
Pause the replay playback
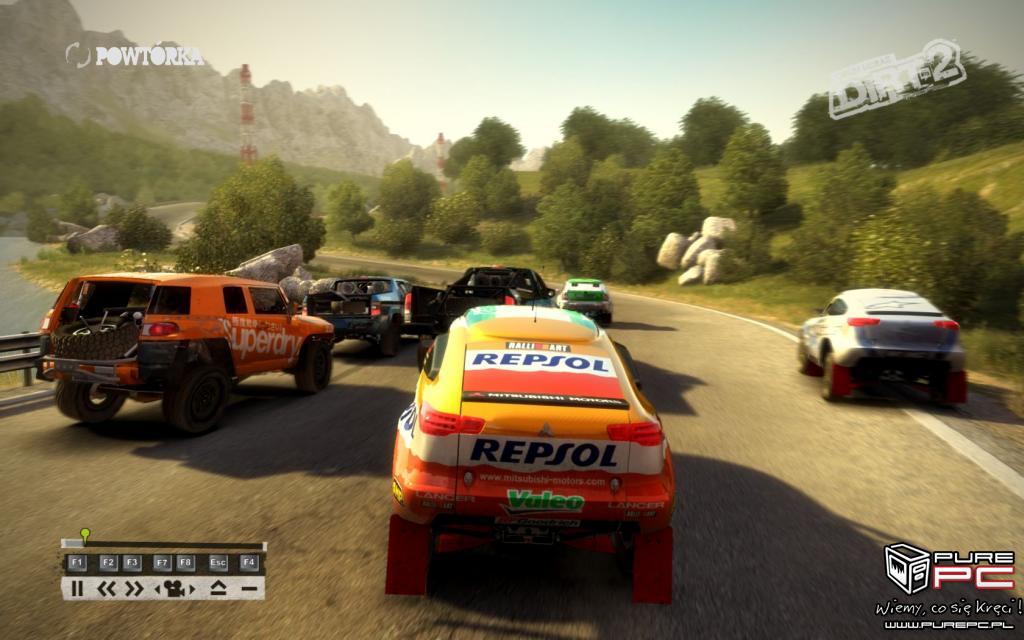pyautogui.click(x=77, y=588)
